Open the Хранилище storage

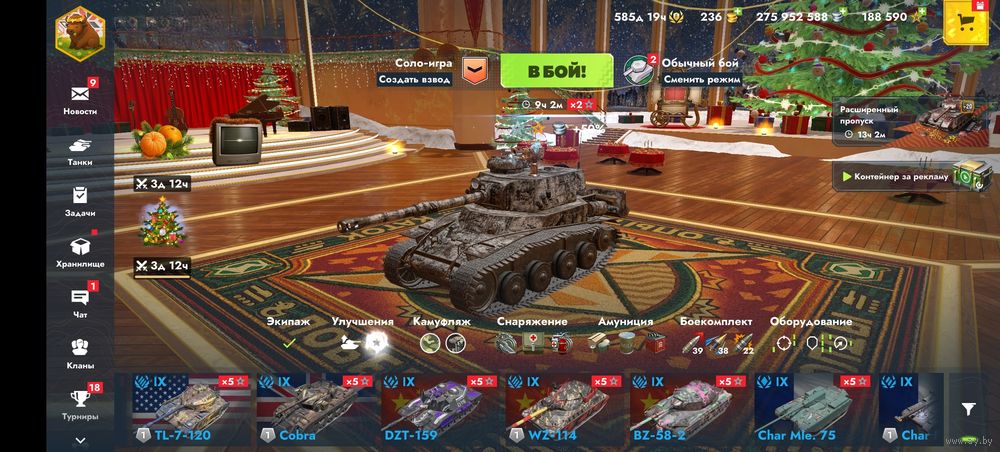tap(80, 250)
